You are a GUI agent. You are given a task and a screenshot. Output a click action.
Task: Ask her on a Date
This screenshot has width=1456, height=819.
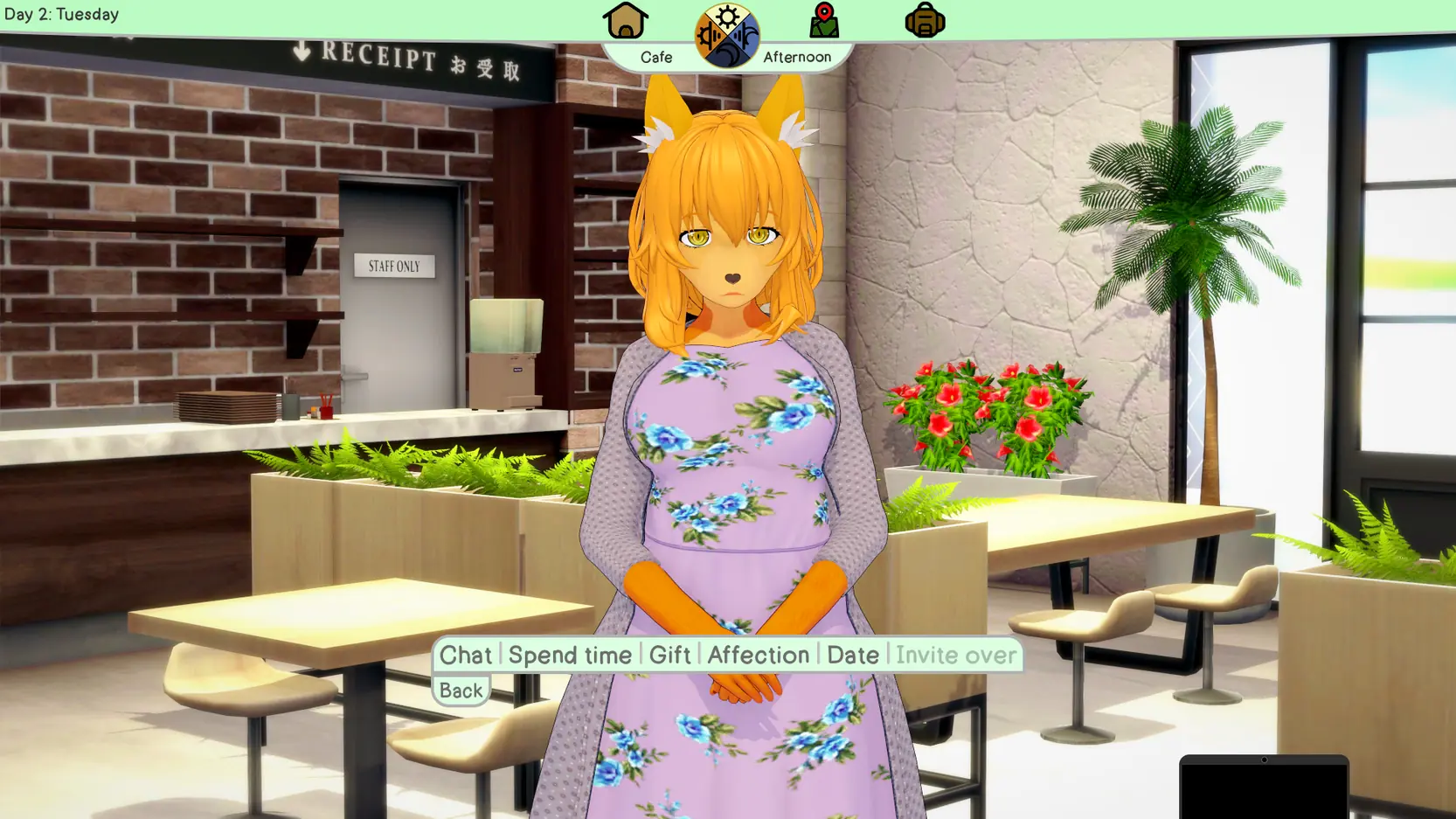(852, 655)
